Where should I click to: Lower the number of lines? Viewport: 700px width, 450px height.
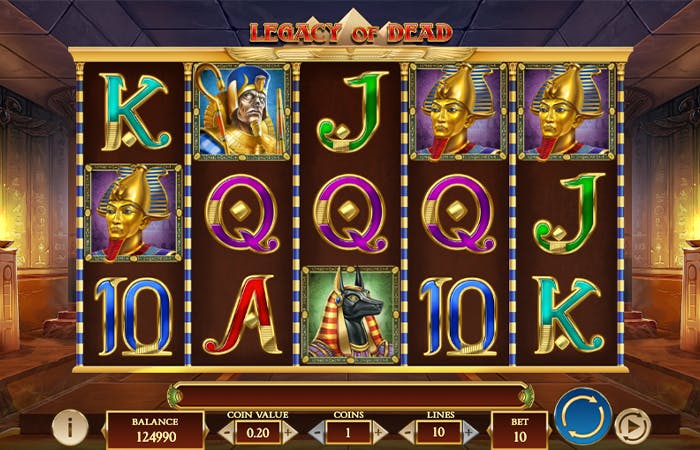[x=407, y=432]
